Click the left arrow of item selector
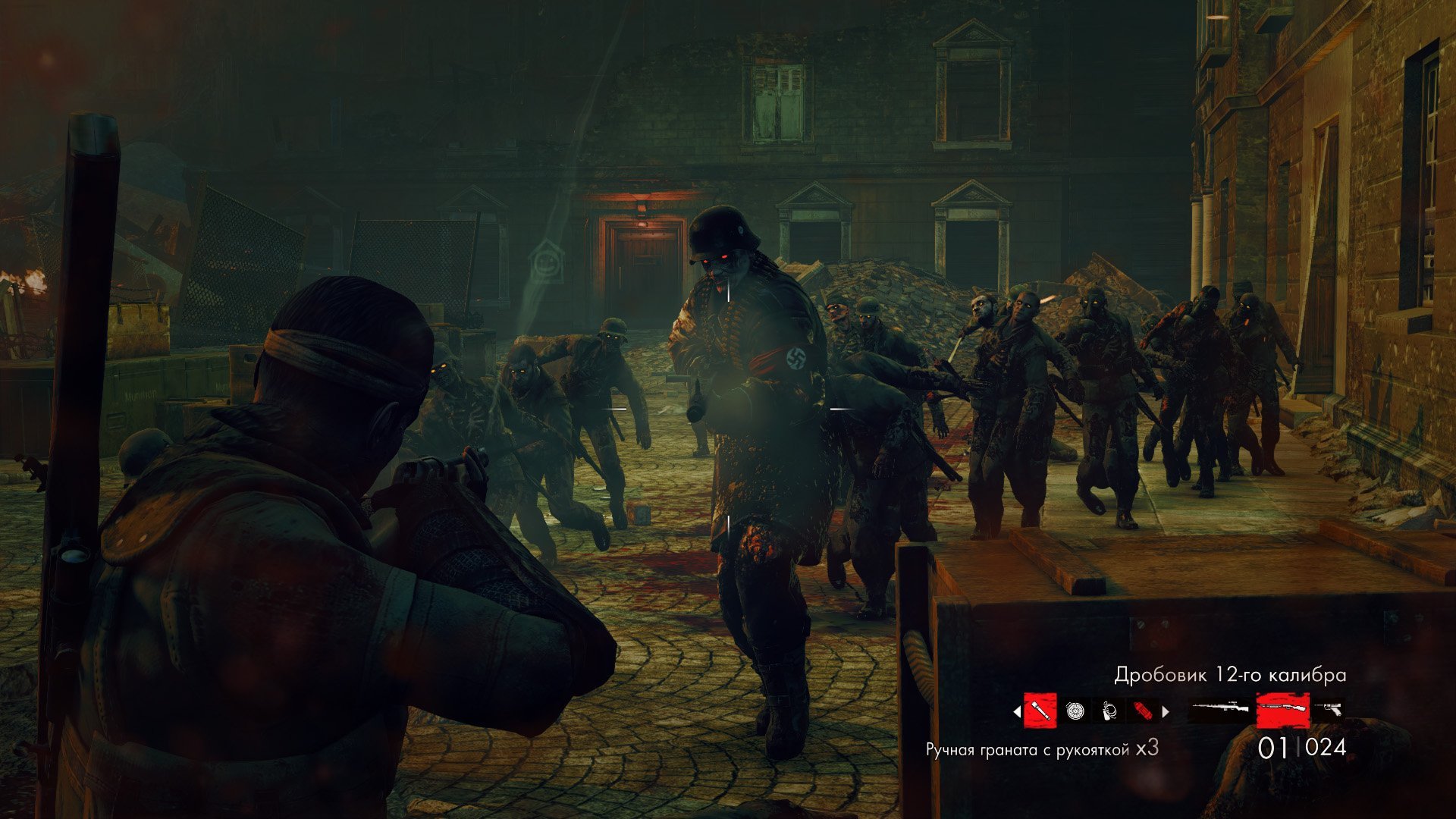This screenshot has width=1456, height=819. click(1017, 712)
